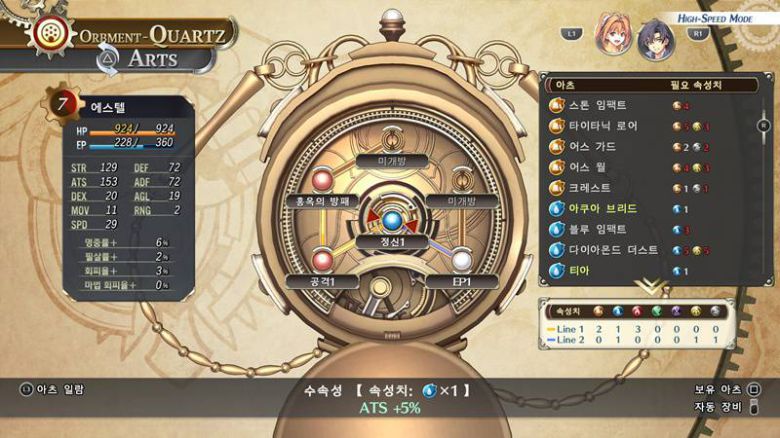This screenshot has height=438, width=780.
Task: Expand the arts list down arrow
Action: (x=651, y=285)
